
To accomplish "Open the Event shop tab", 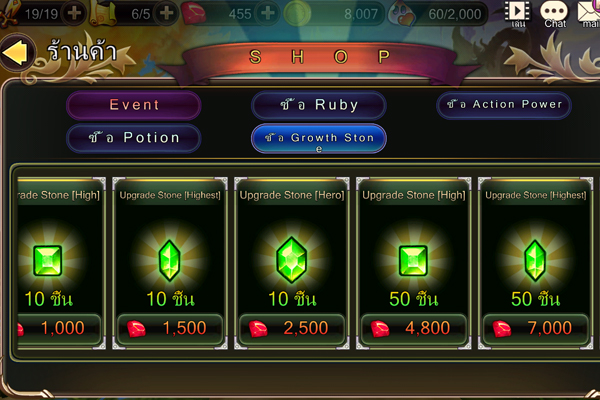I will (134, 105).
